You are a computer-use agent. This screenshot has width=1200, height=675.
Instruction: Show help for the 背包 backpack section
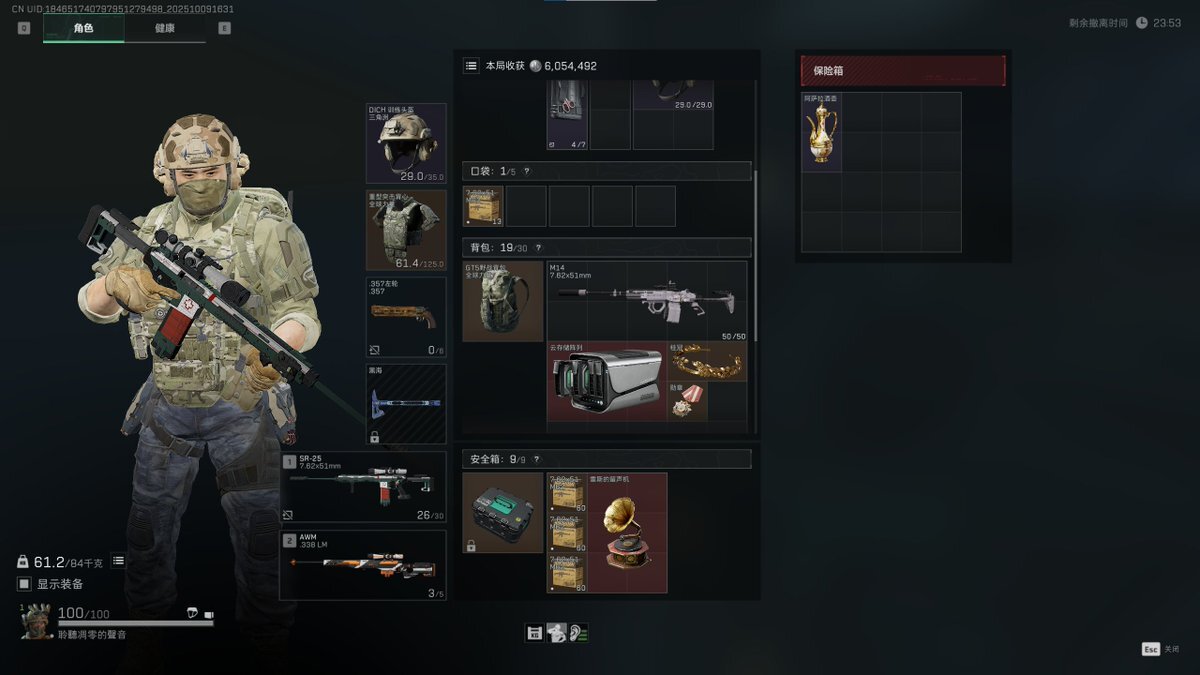pyautogui.click(x=538, y=248)
